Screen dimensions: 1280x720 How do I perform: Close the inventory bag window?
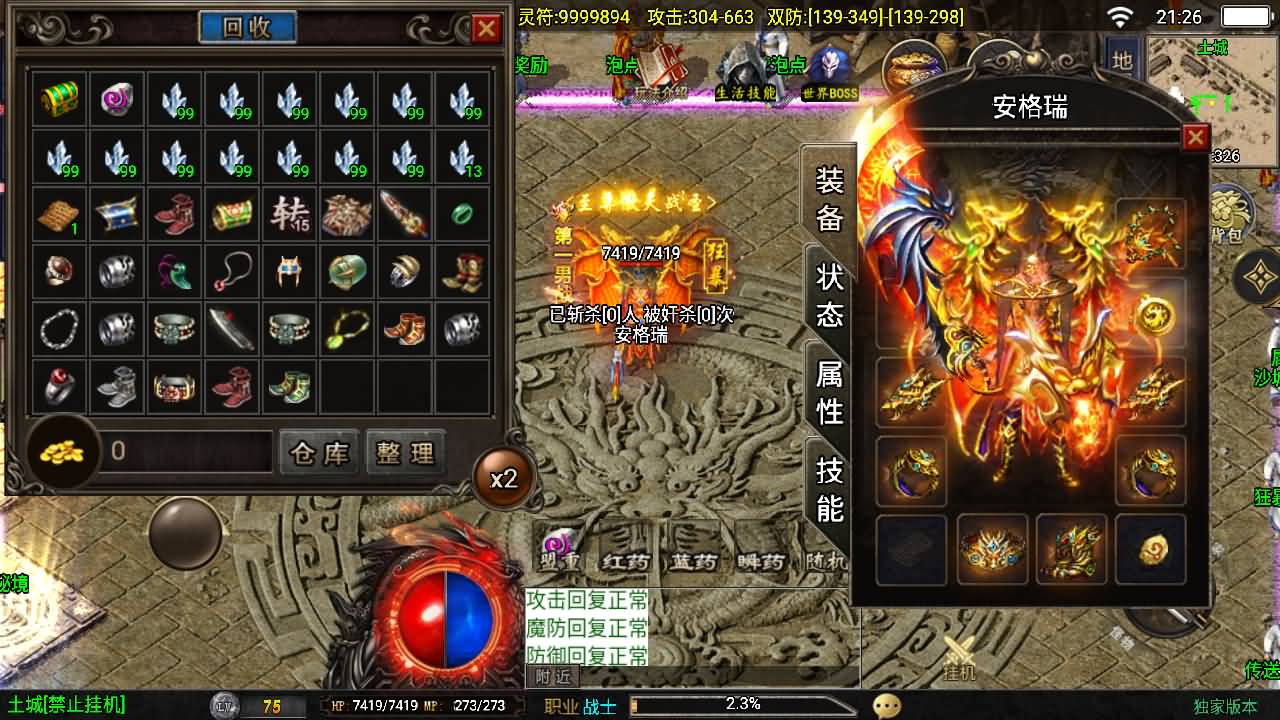486,28
